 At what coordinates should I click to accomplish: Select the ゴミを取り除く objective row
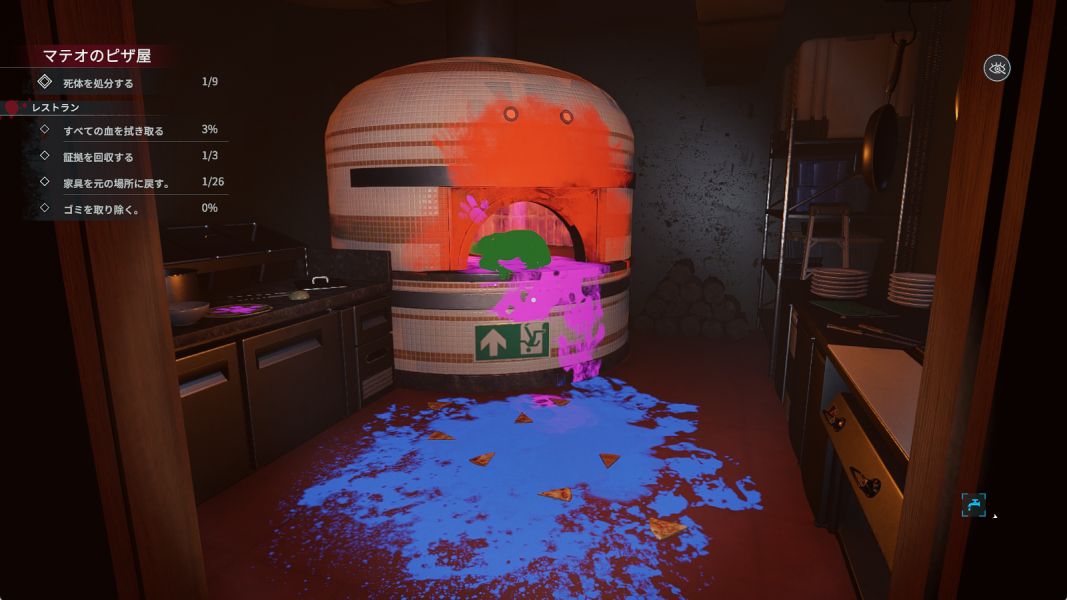click(x=99, y=208)
